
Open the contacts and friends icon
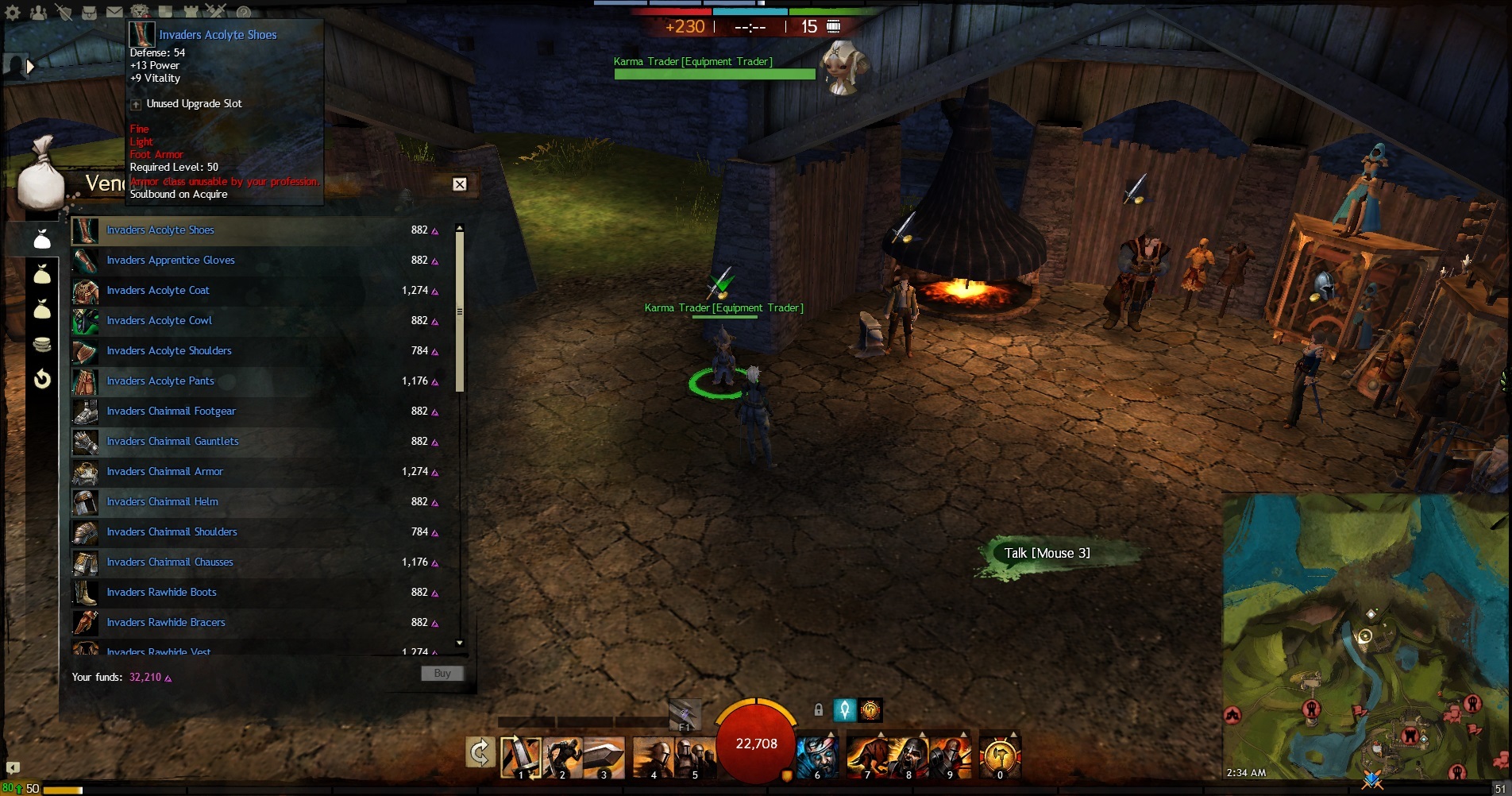point(37,12)
